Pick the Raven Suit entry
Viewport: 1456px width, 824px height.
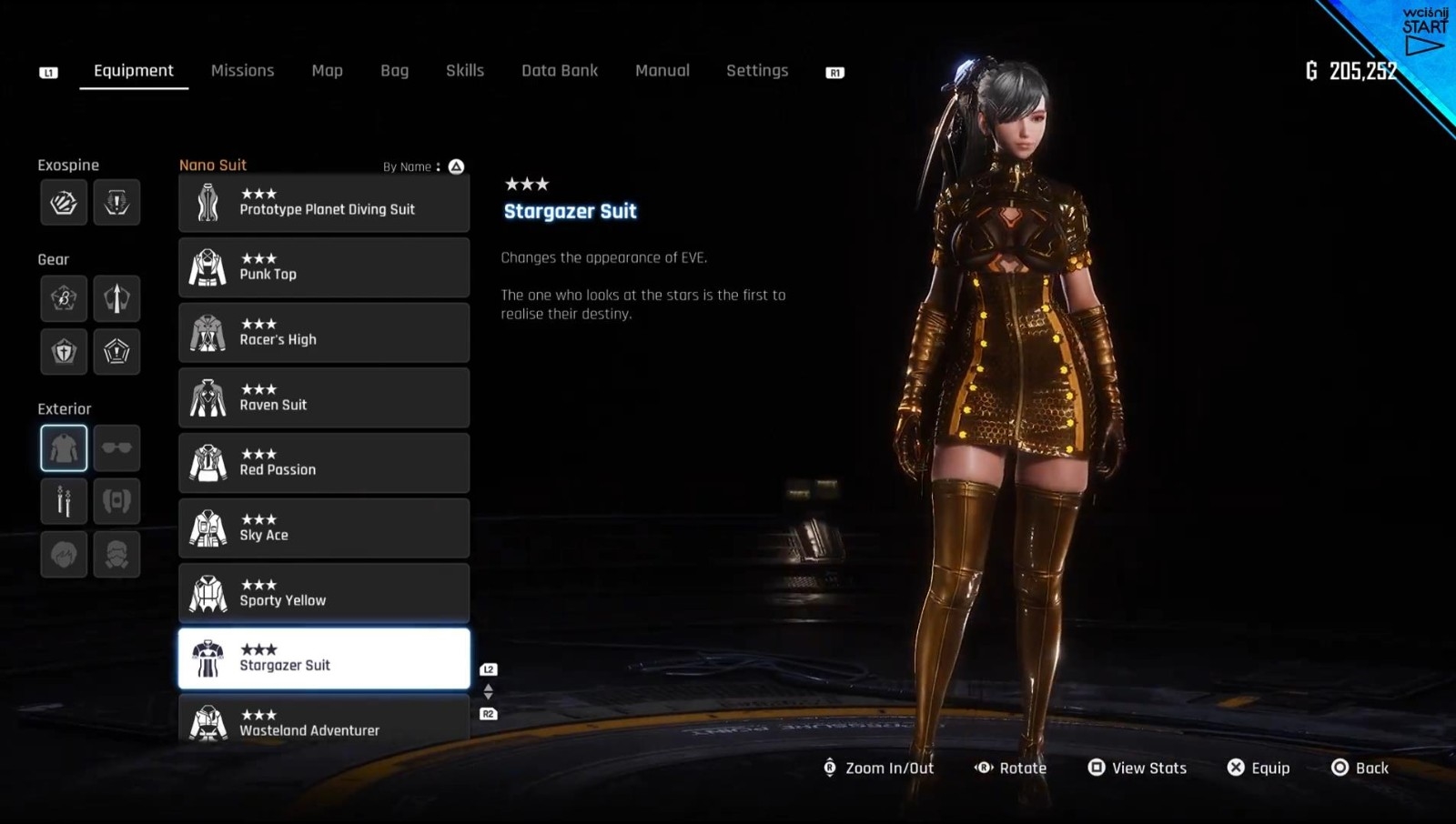[x=324, y=398]
